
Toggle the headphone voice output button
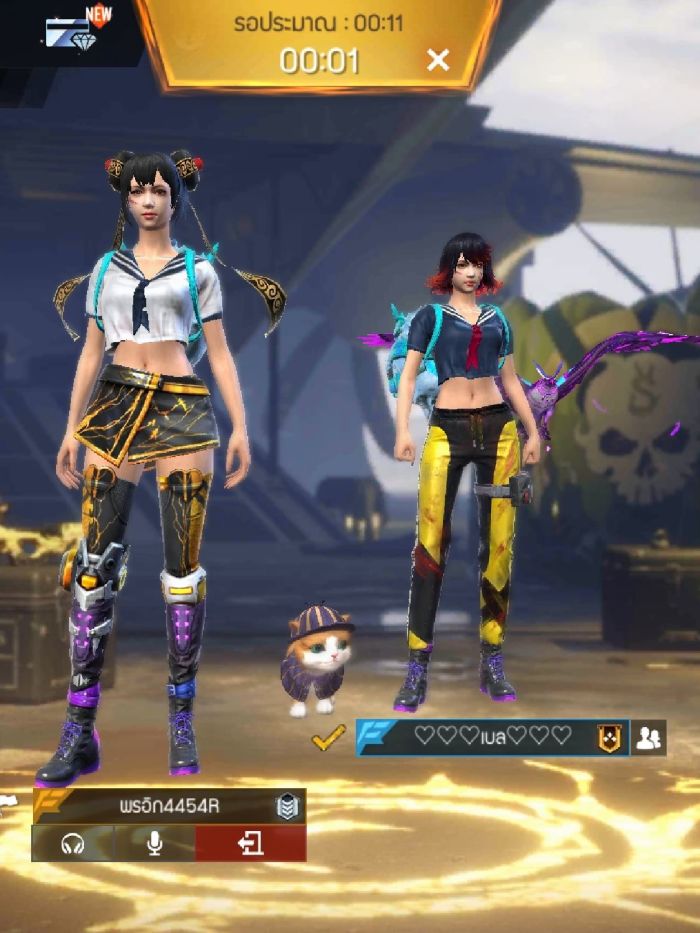pos(72,844)
